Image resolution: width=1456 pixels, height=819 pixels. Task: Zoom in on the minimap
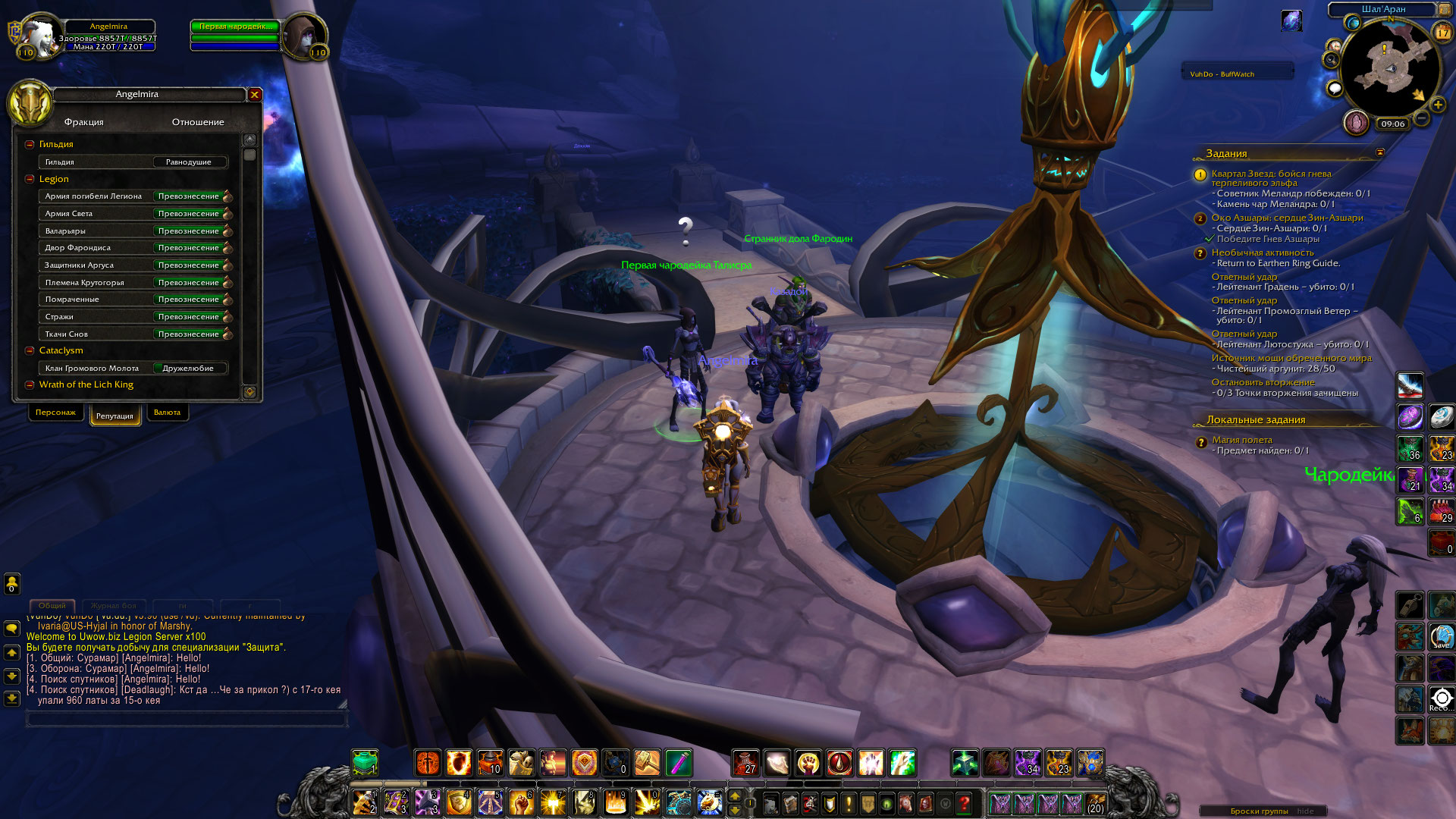[1438, 105]
